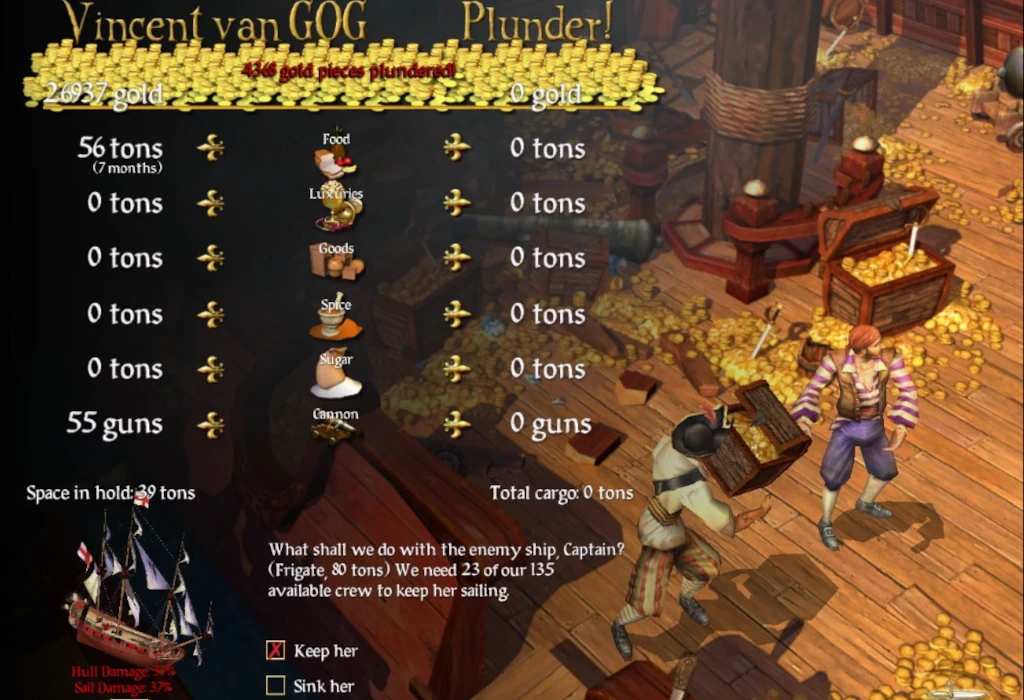
Task: Click the Plunder-side fleur-de-lis in the Spice row
Action: [x=457, y=314]
